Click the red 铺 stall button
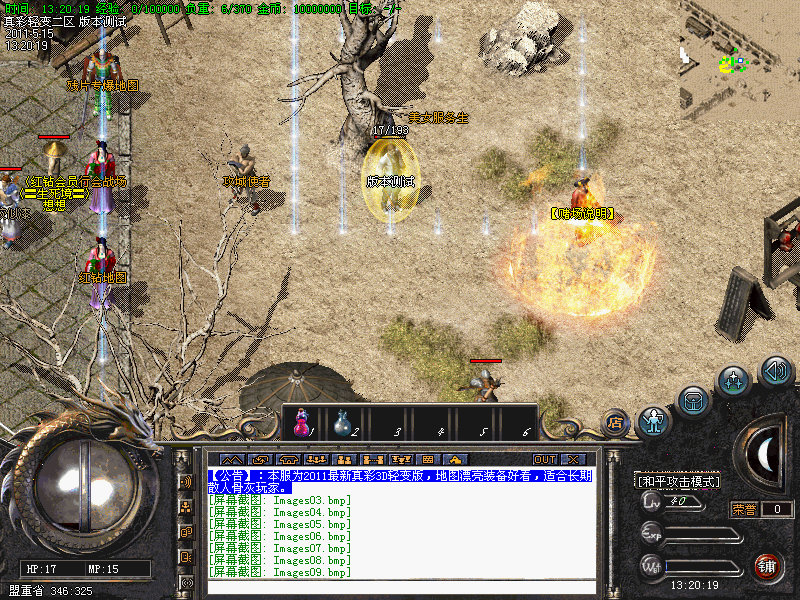800x600 pixels. click(x=768, y=566)
